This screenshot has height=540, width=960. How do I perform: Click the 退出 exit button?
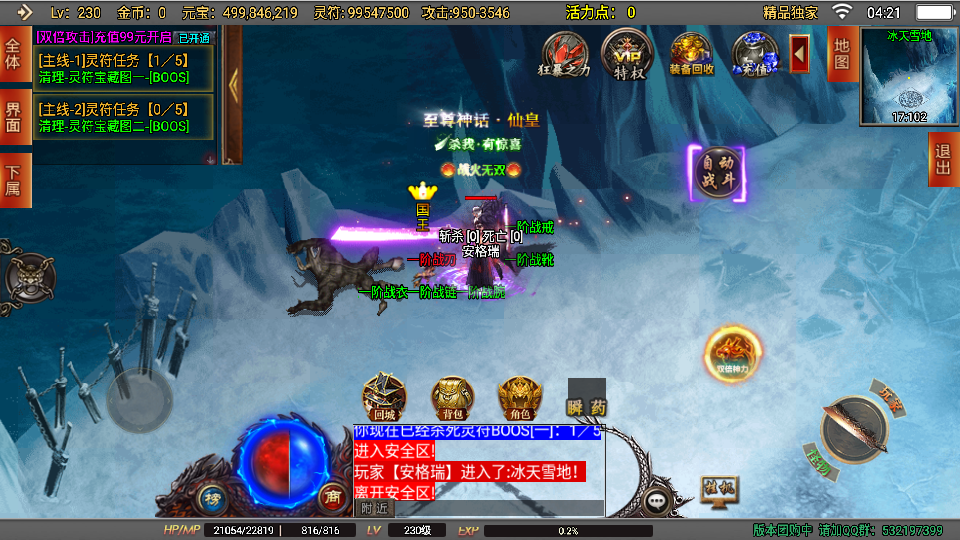pos(942,160)
